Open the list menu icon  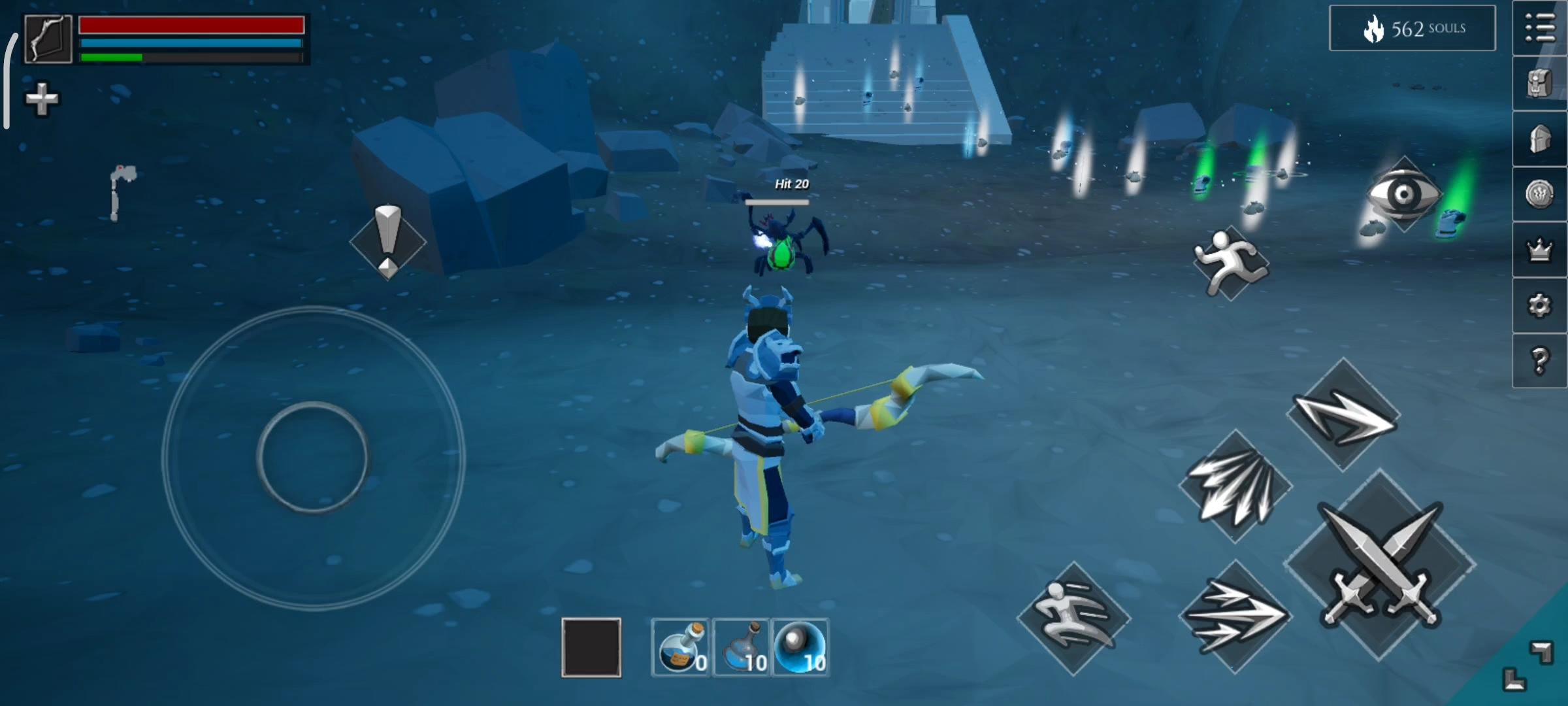[1539, 28]
